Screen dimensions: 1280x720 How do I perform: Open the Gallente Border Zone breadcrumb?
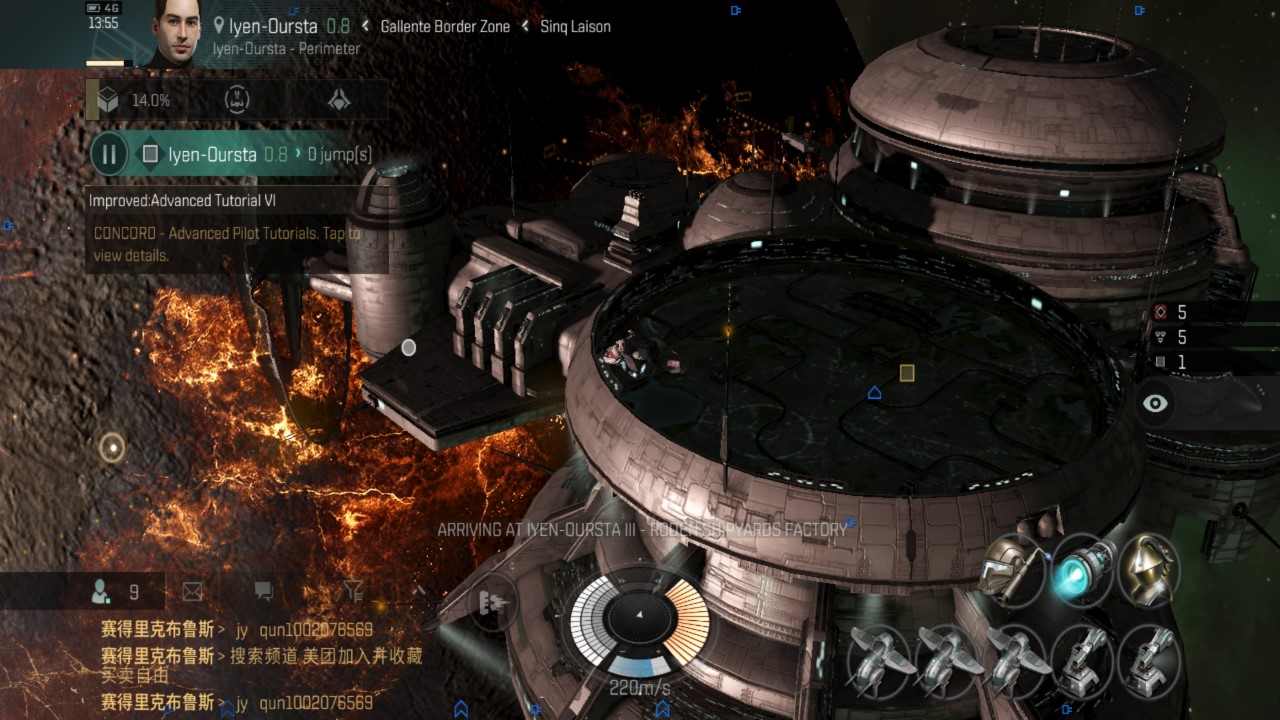(445, 27)
